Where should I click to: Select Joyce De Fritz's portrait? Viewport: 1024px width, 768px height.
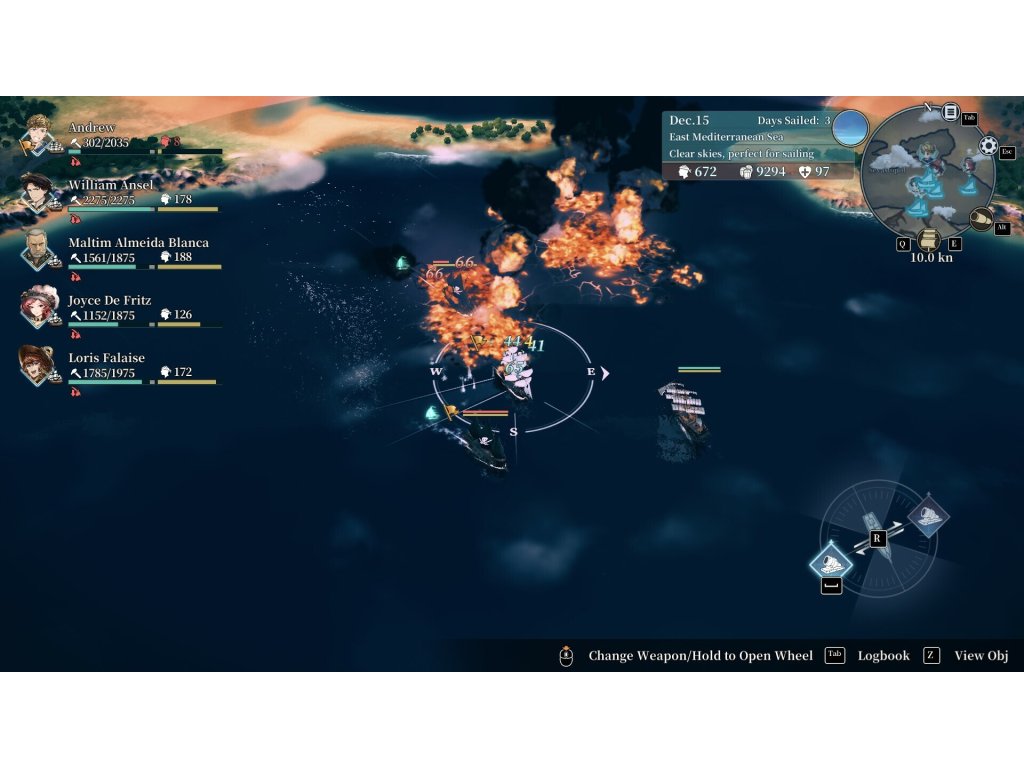click(38, 305)
